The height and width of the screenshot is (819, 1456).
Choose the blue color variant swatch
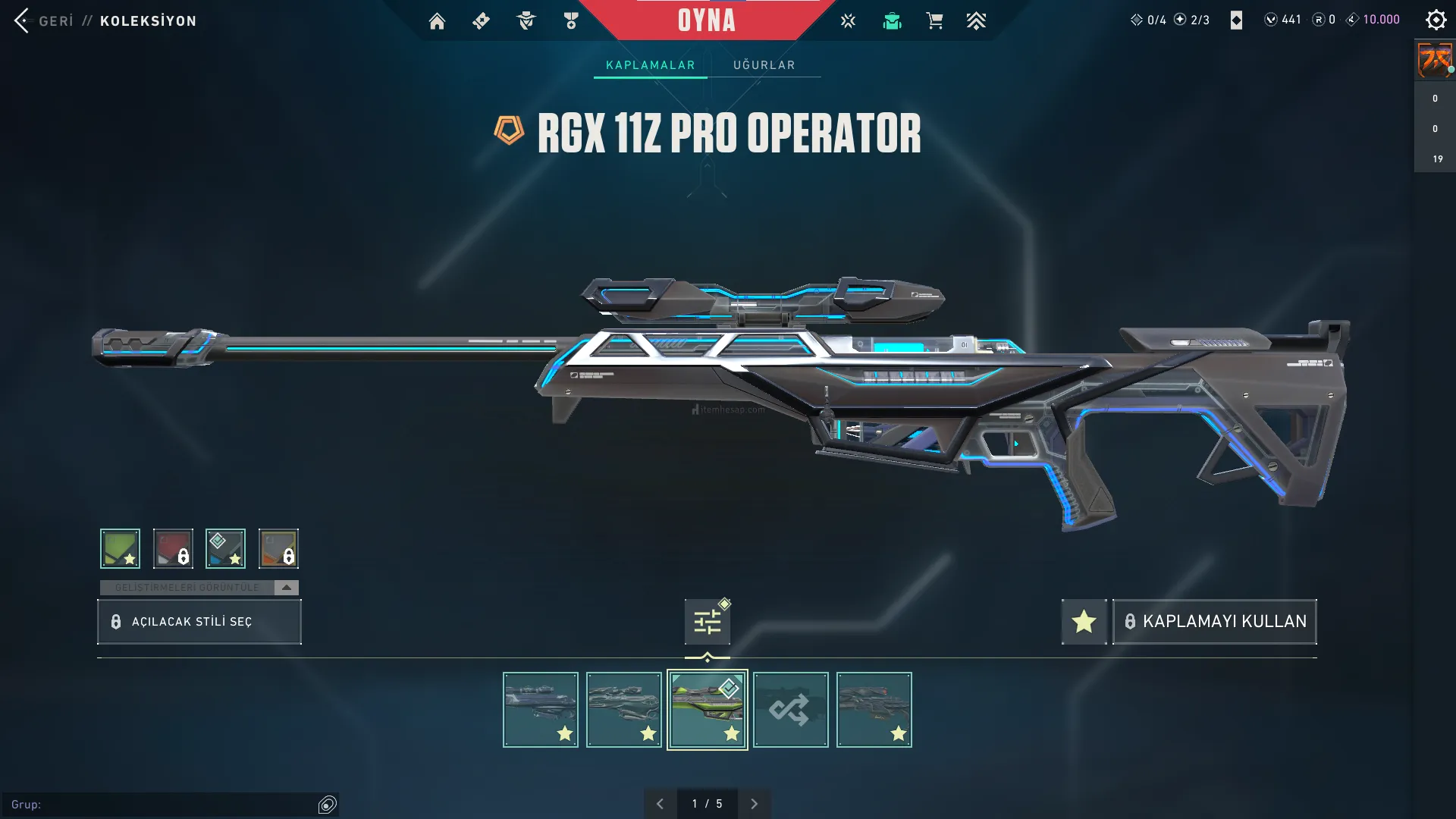[225, 548]
